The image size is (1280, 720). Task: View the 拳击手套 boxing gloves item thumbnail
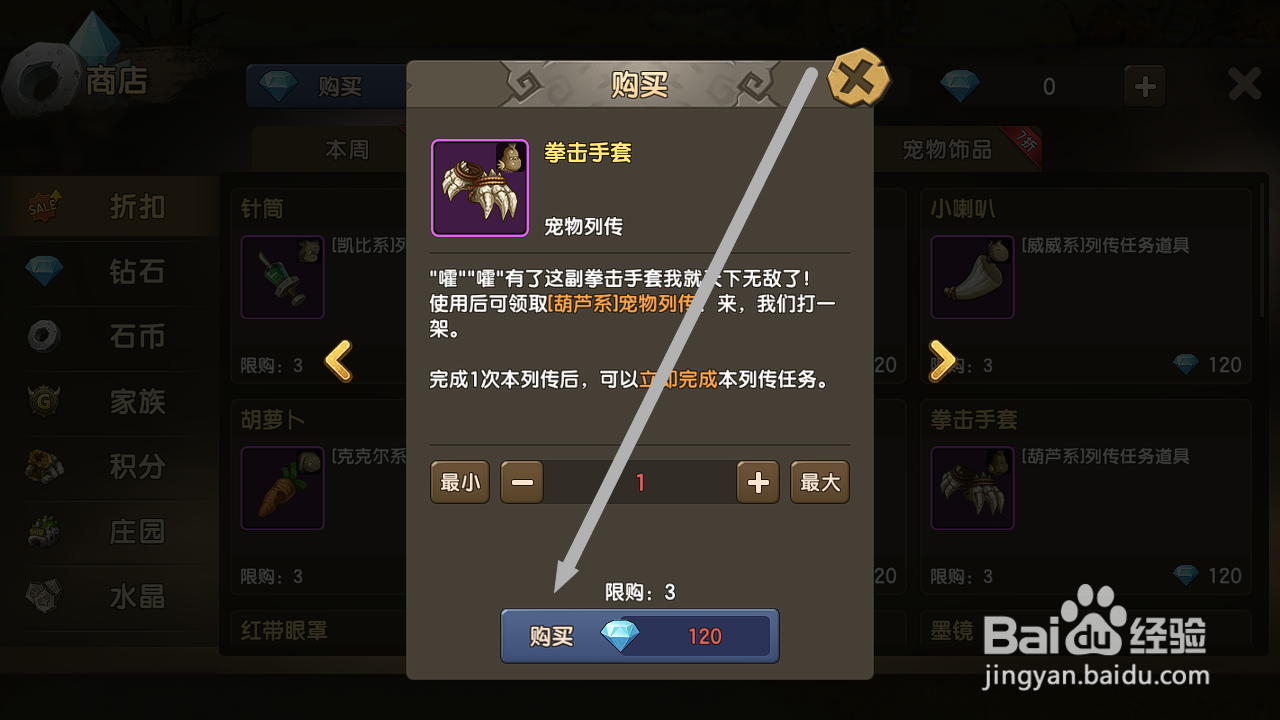point(480,187)
